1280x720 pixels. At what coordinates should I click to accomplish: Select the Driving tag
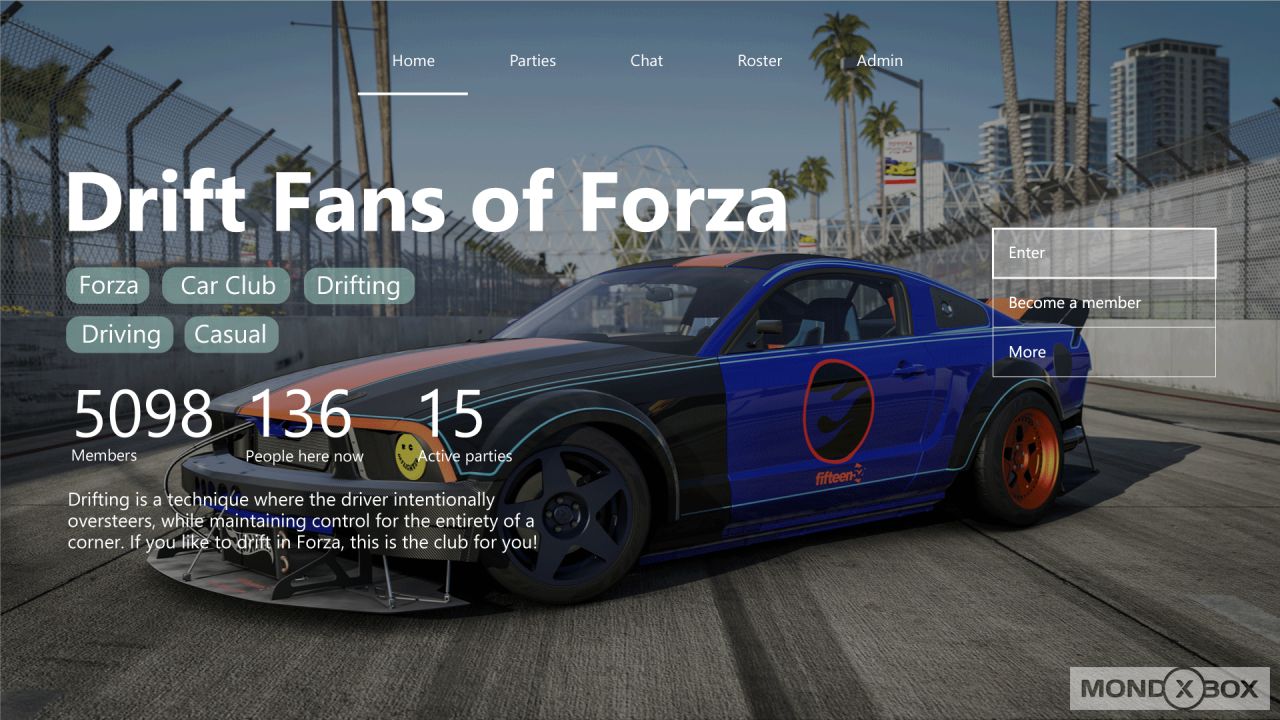(119, 334)
